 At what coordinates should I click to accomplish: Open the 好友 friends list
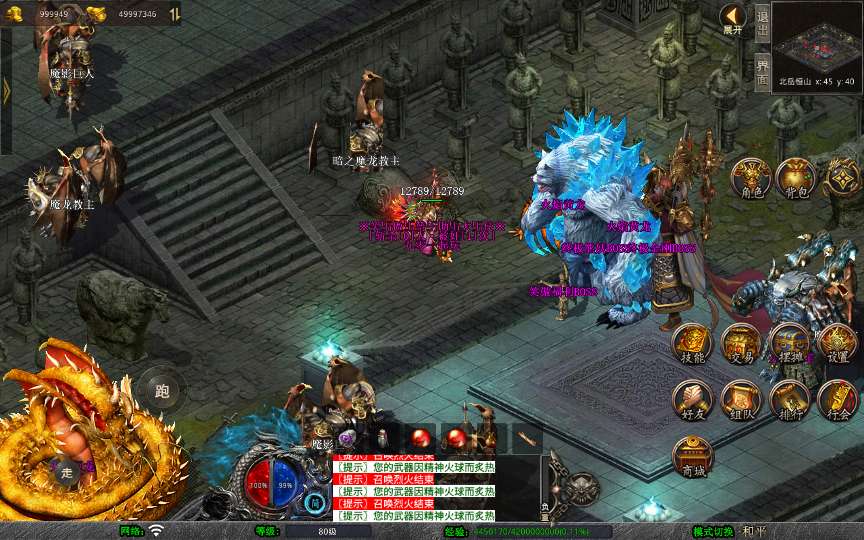click(x=692, y=399)
